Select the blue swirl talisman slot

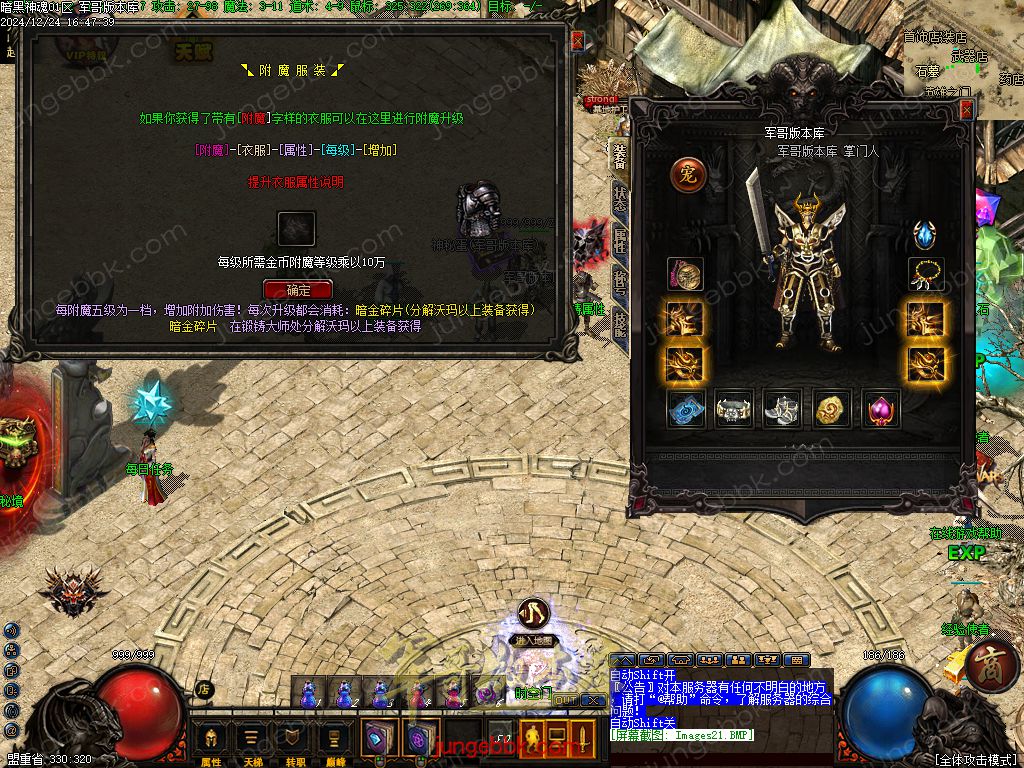point(686,409)
